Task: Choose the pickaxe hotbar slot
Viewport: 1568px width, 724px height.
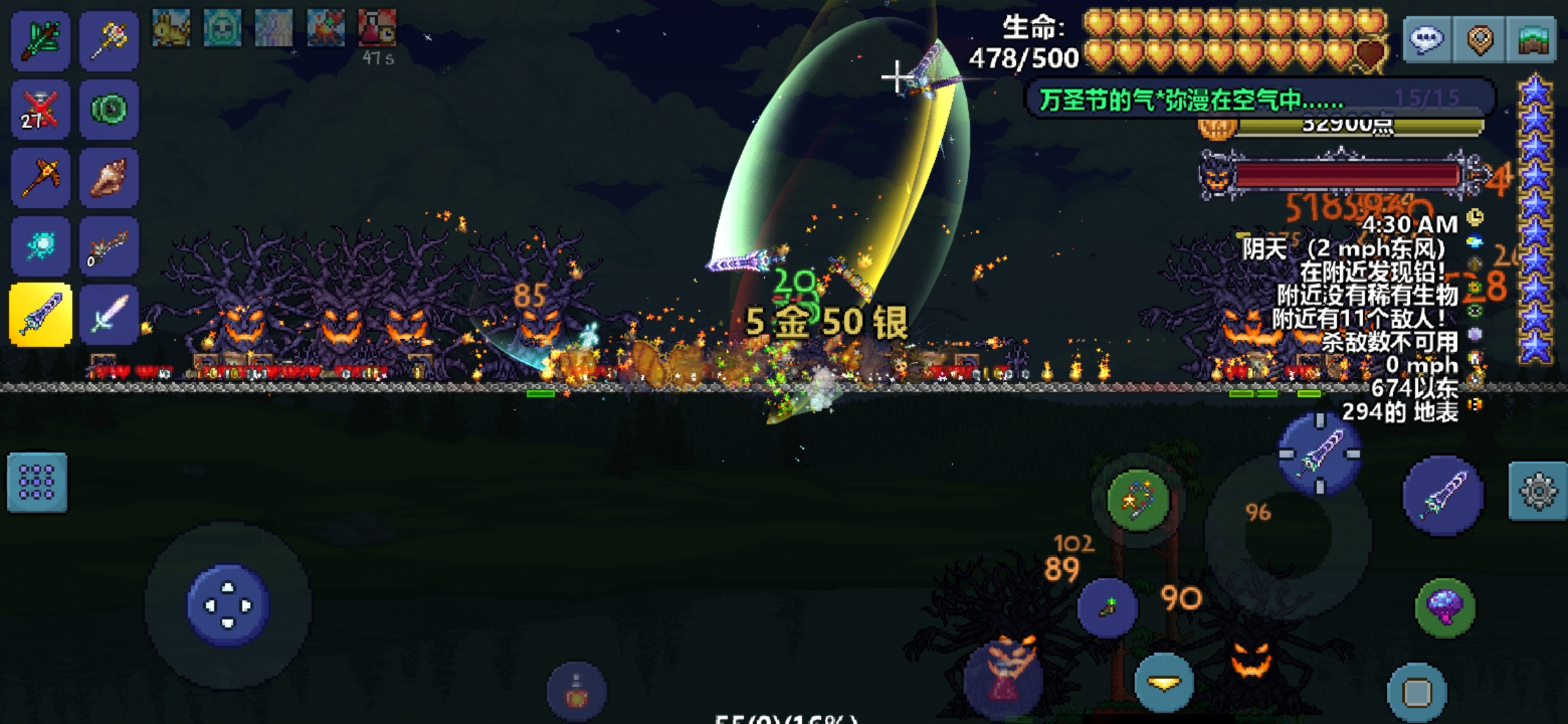Action: click(x=40, y=178)
